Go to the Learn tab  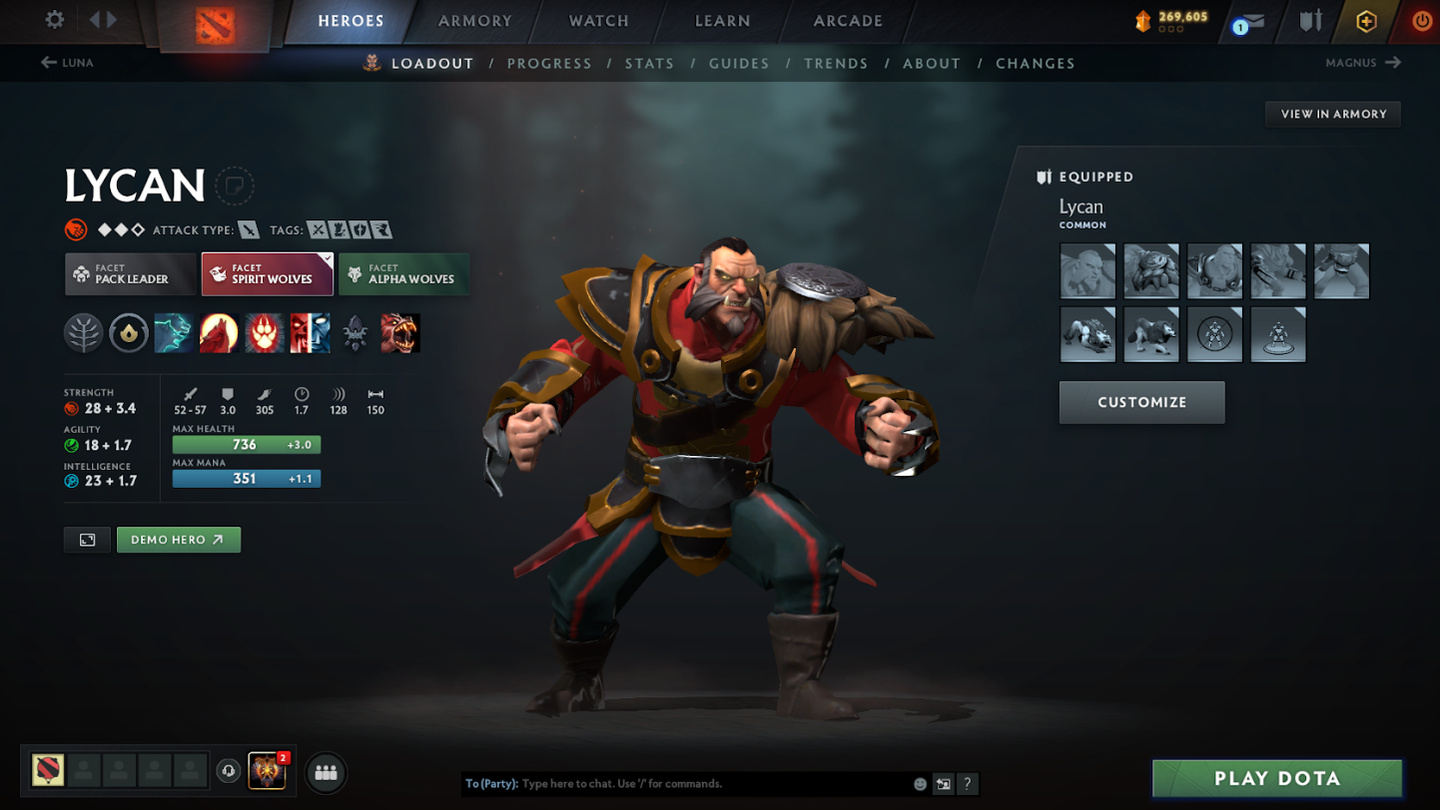[722, 21]
